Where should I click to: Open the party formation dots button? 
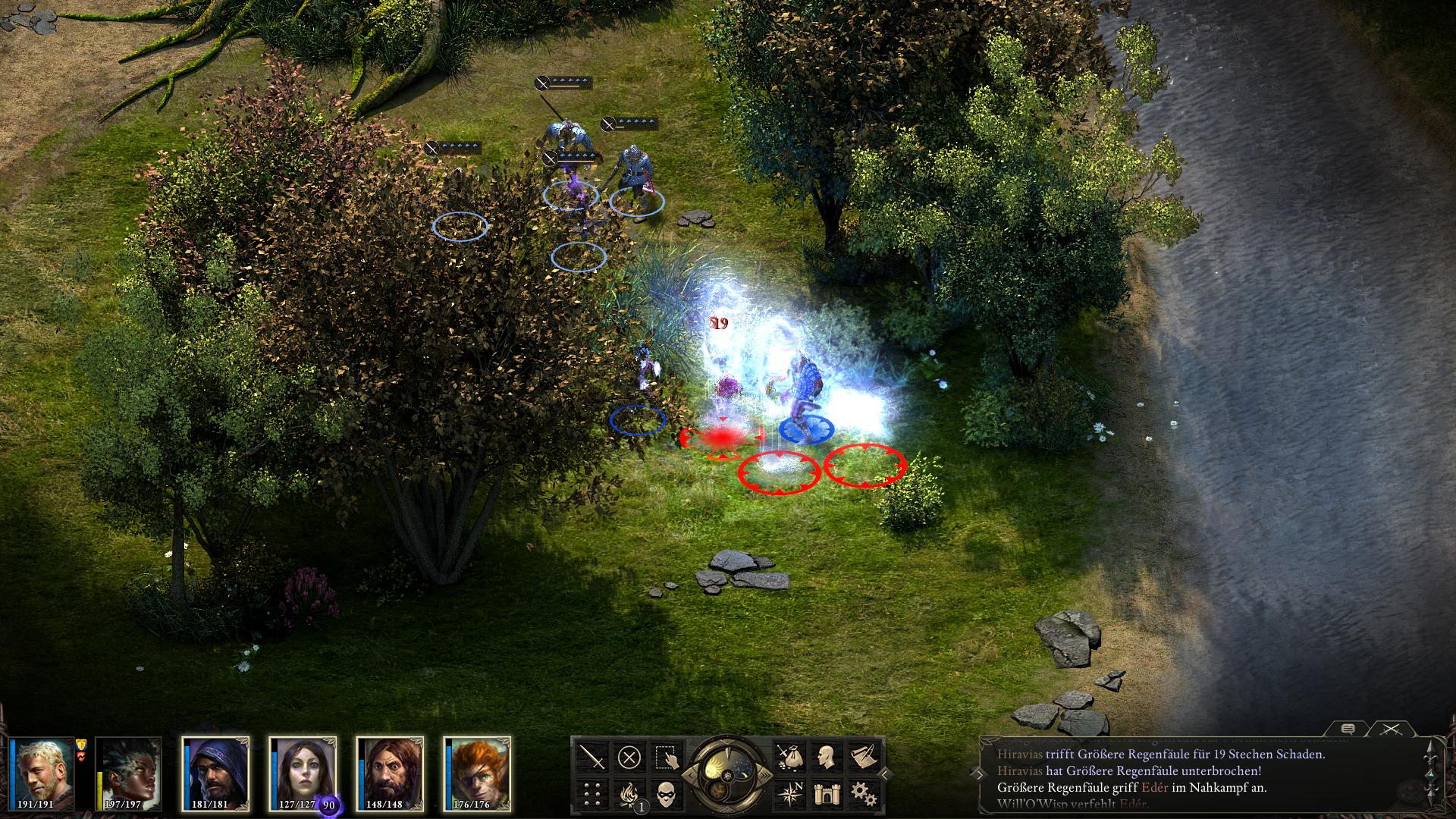pyautogui.click(x=592, y=794)
